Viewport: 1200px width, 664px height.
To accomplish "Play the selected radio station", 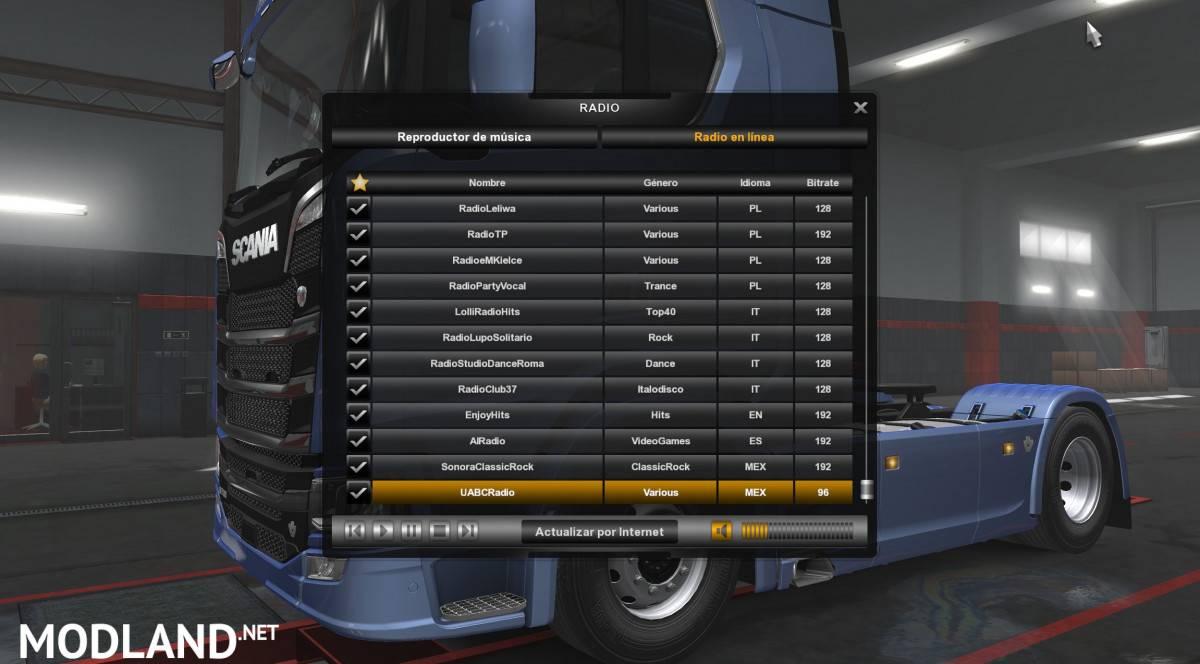I will [x=383, y=531].
